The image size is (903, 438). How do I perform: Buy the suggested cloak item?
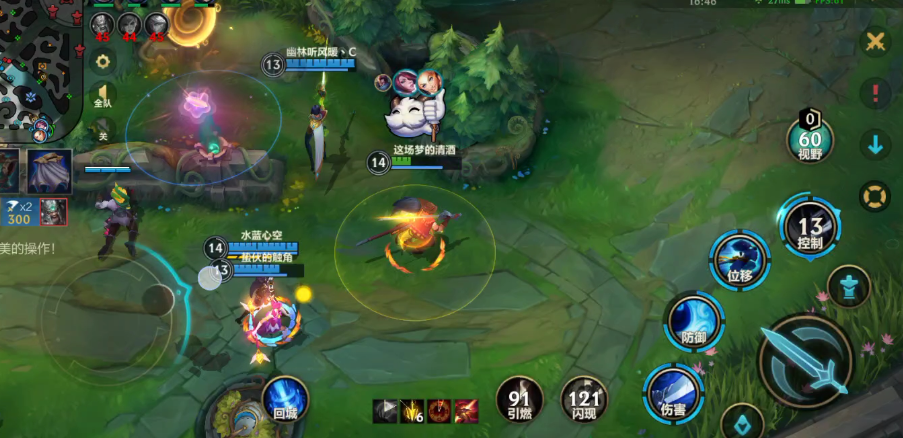[x=48, y=171]
